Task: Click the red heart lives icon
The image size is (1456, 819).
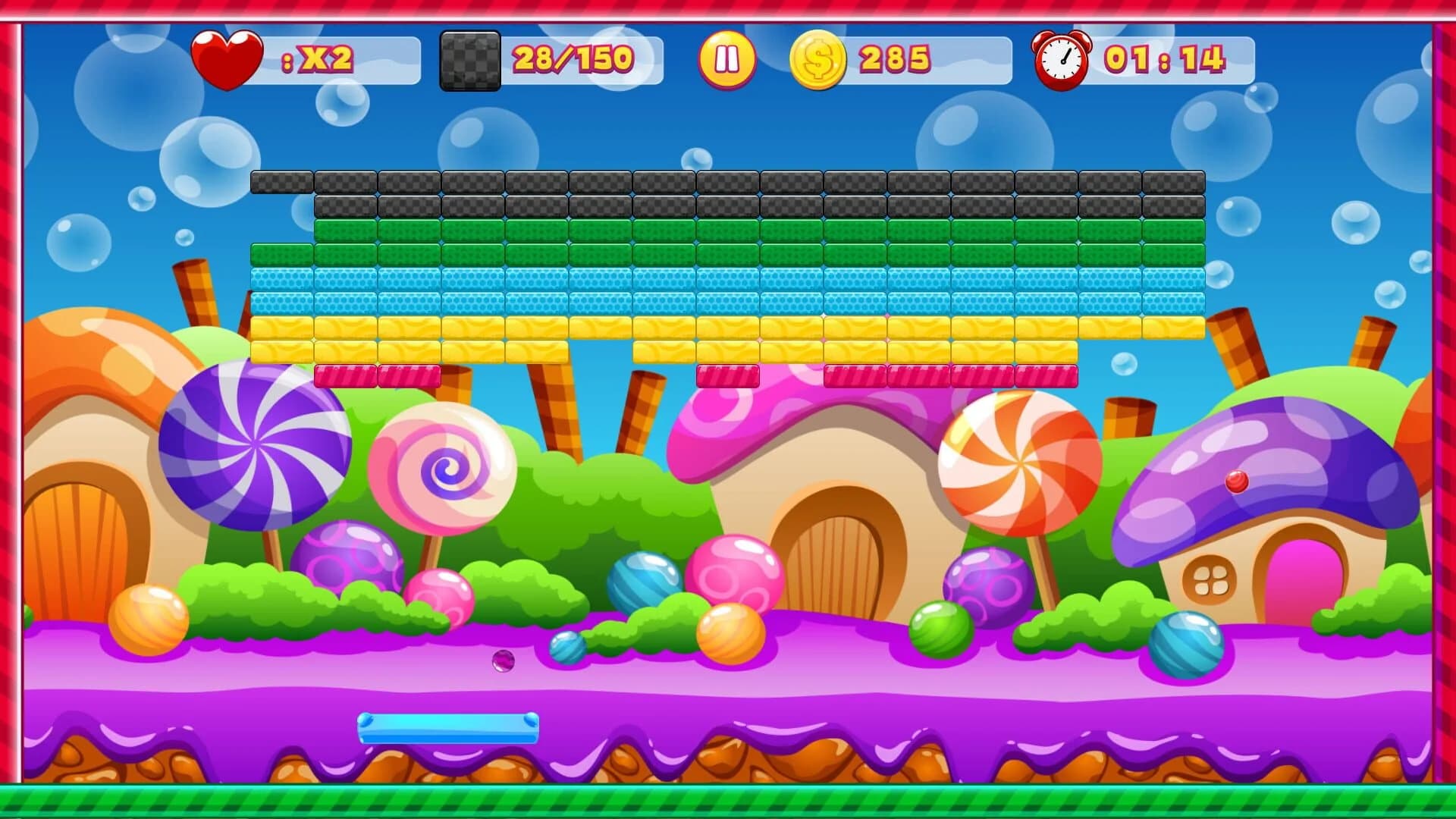Action: [x=227, y=58]
